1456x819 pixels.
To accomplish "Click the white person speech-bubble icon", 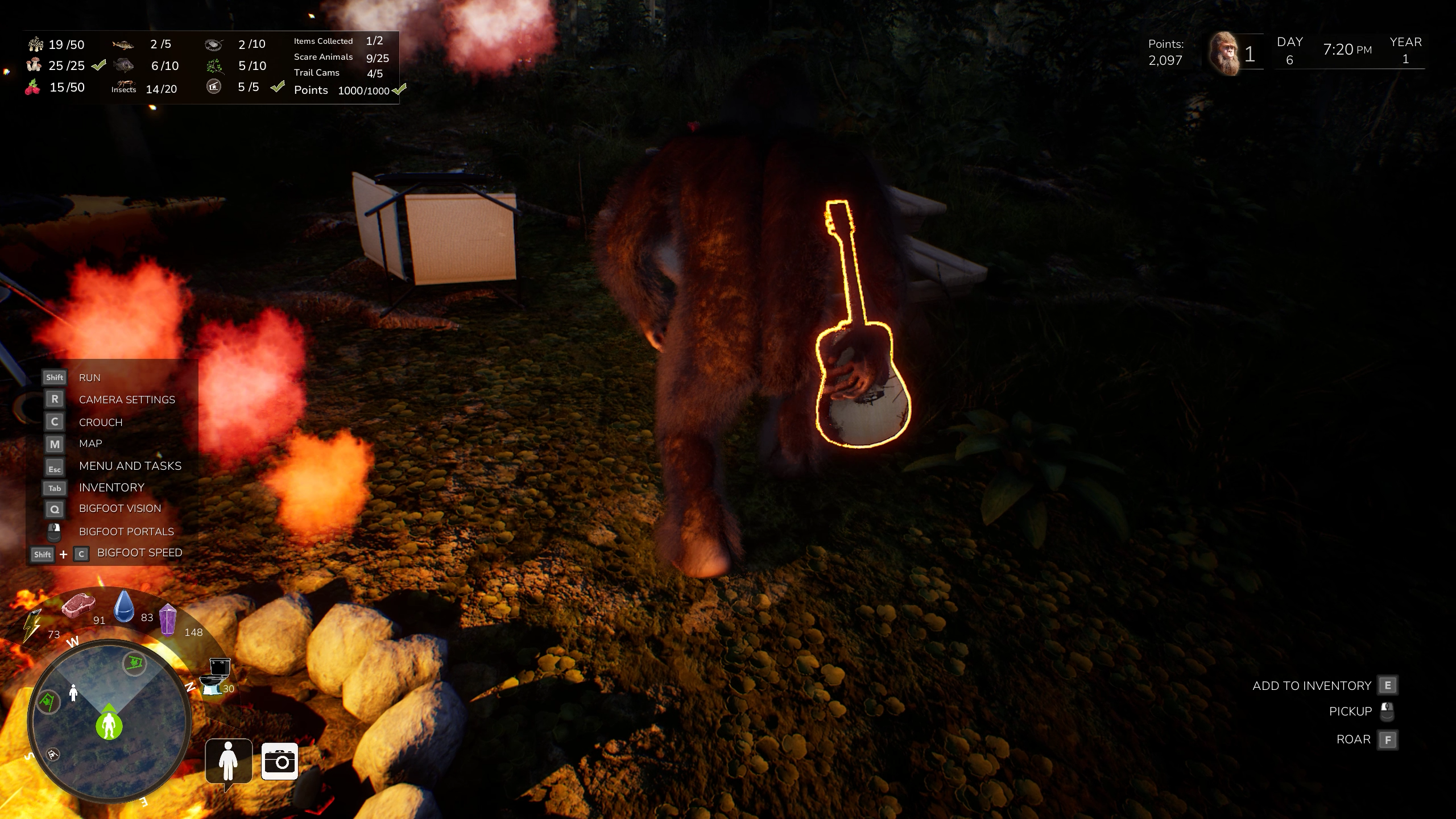I will tap(229, 761).
